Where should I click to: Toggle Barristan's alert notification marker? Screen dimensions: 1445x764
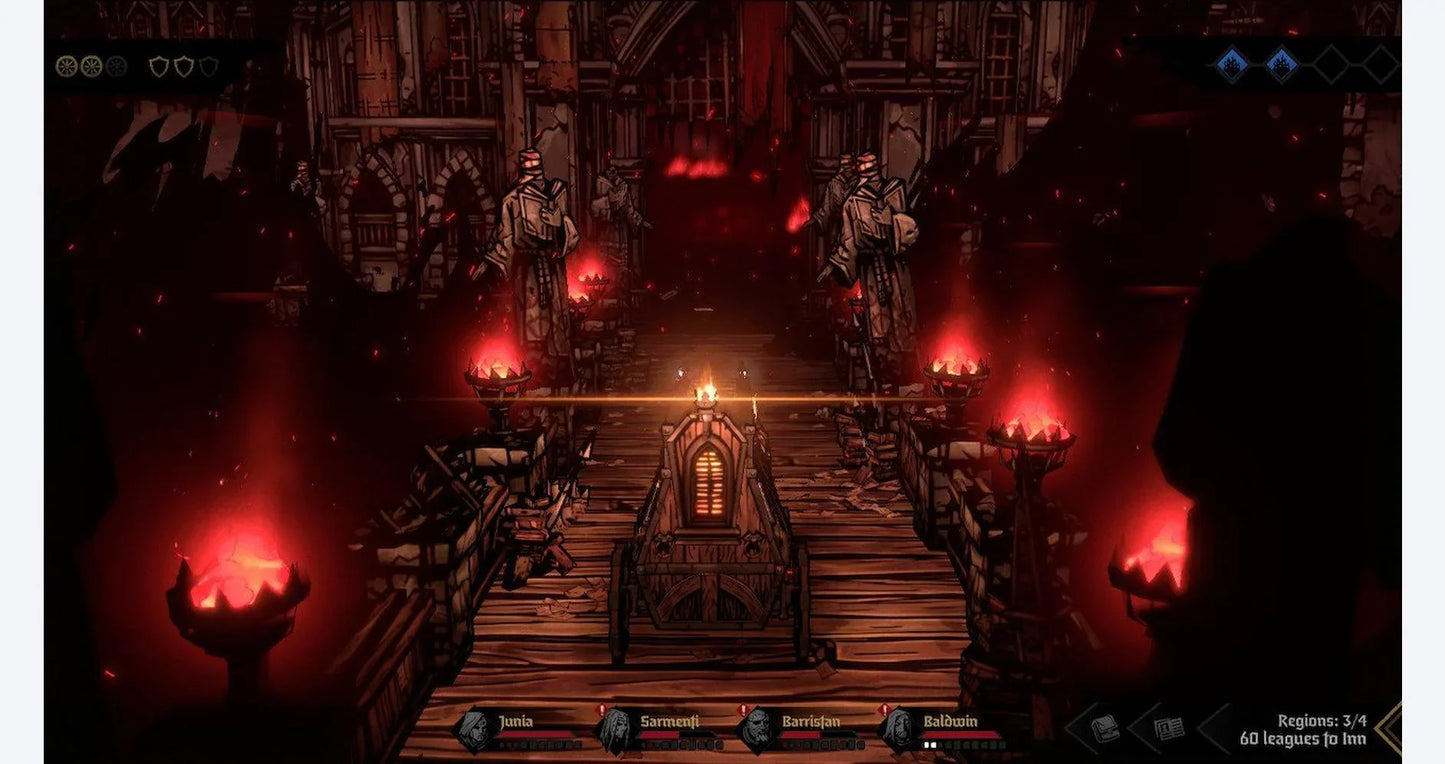pos(741,710)
